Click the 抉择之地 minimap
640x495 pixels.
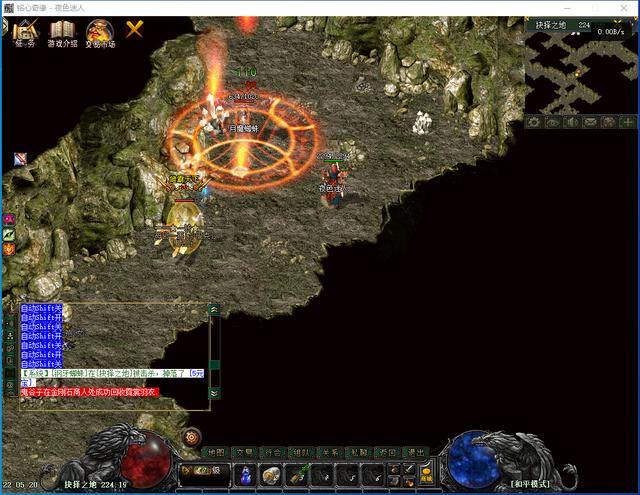[x=580, y=70]
